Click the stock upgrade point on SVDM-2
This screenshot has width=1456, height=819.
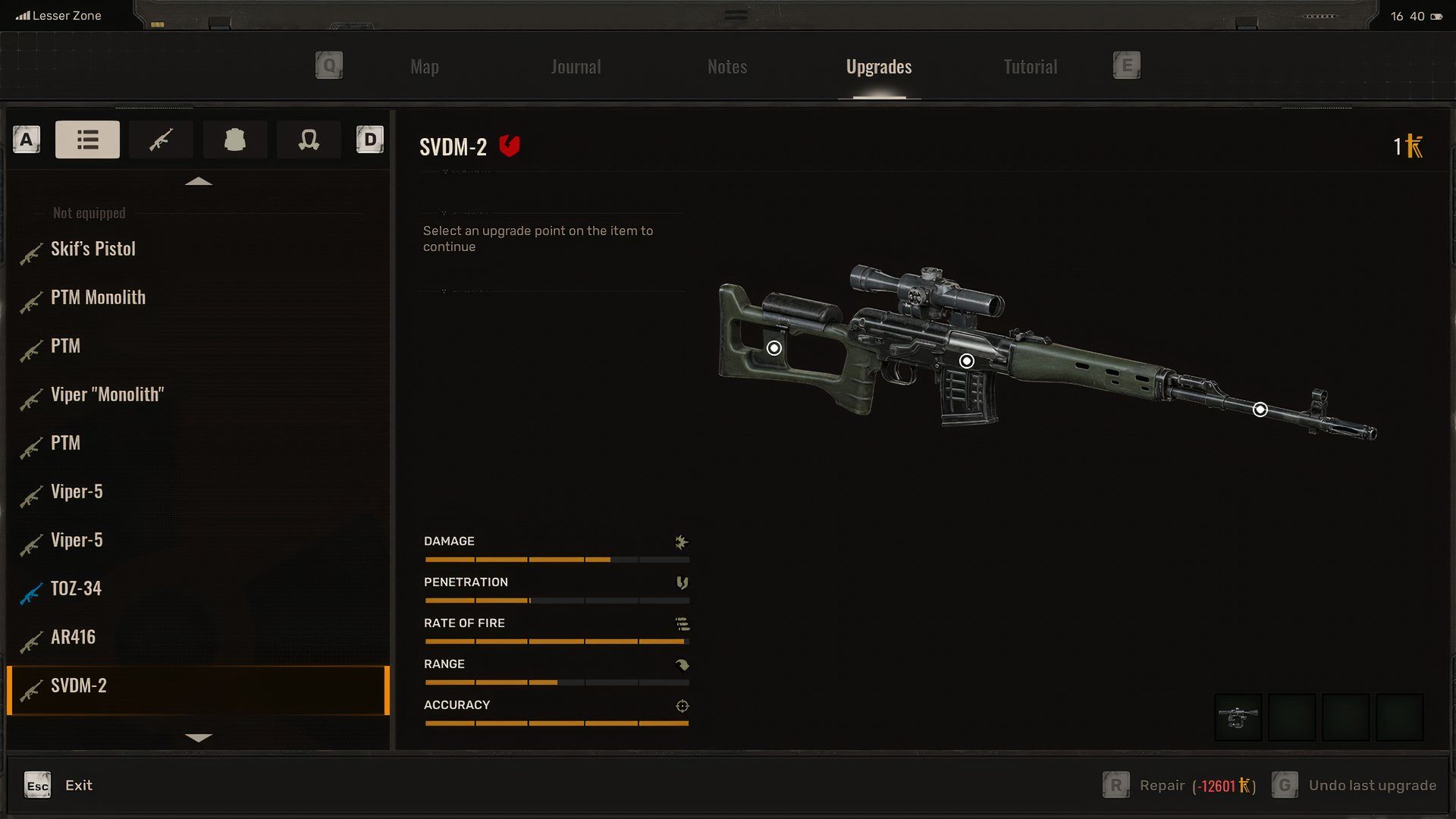pos(773,348)
